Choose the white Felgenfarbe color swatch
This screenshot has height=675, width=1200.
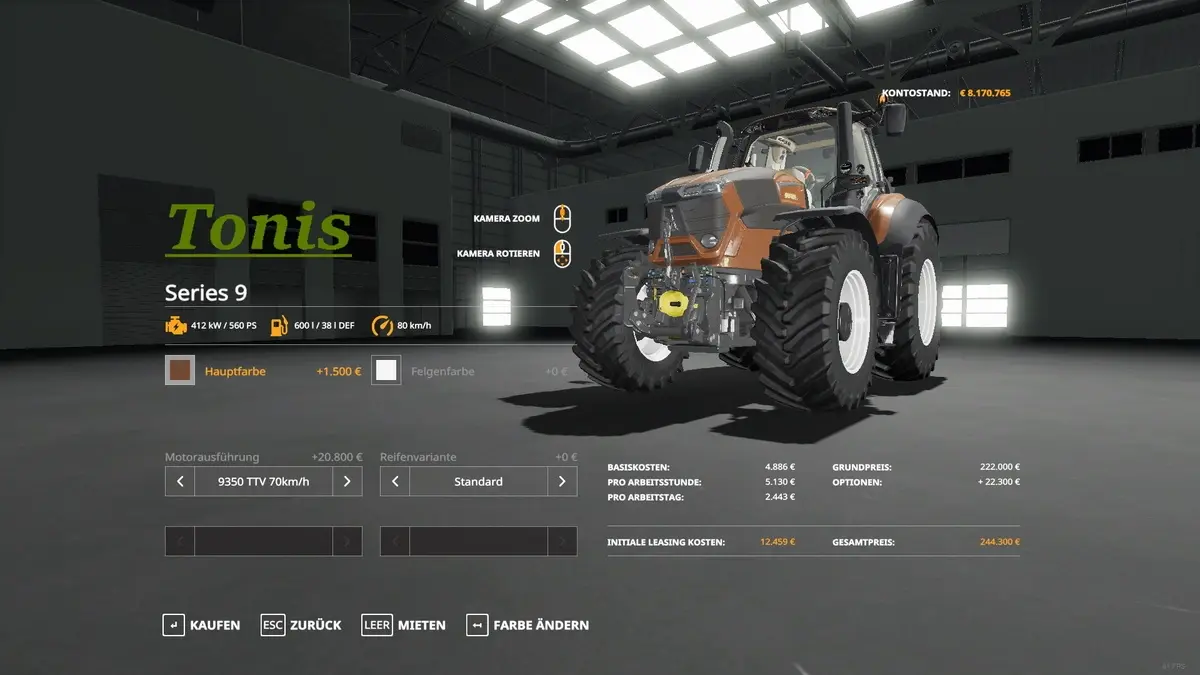[386, 371]
